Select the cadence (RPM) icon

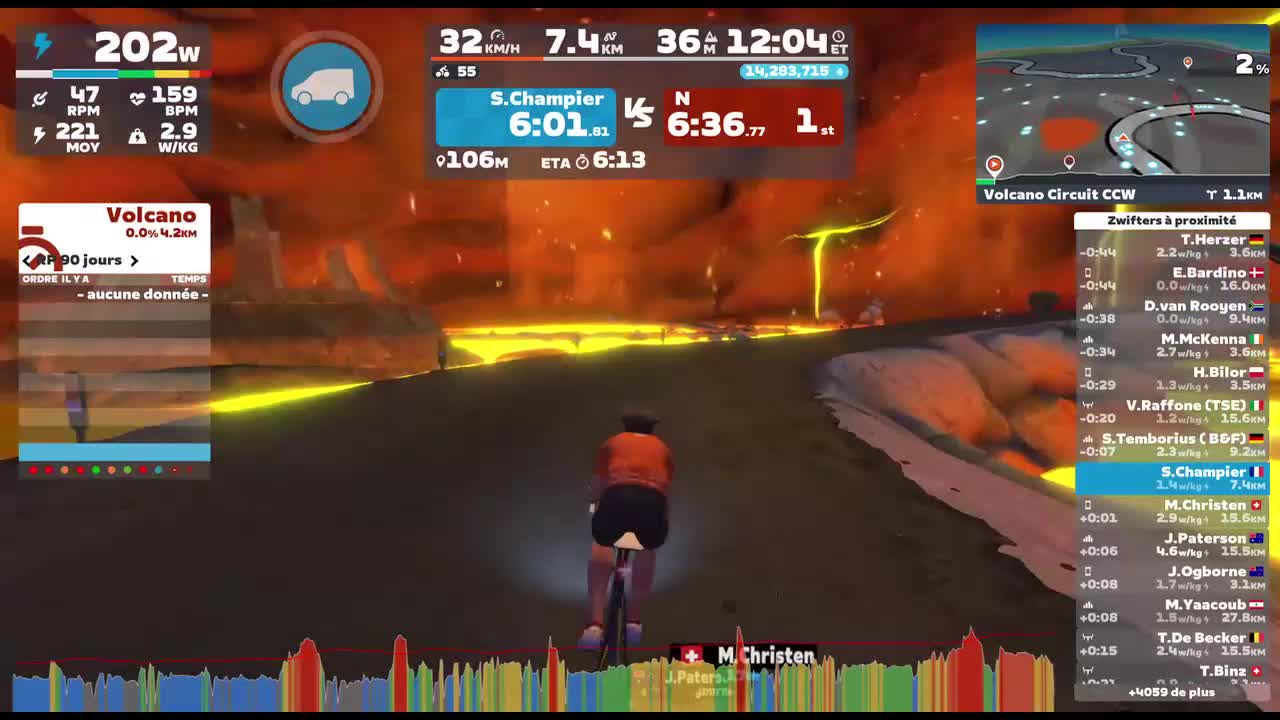tap(41, 95)
